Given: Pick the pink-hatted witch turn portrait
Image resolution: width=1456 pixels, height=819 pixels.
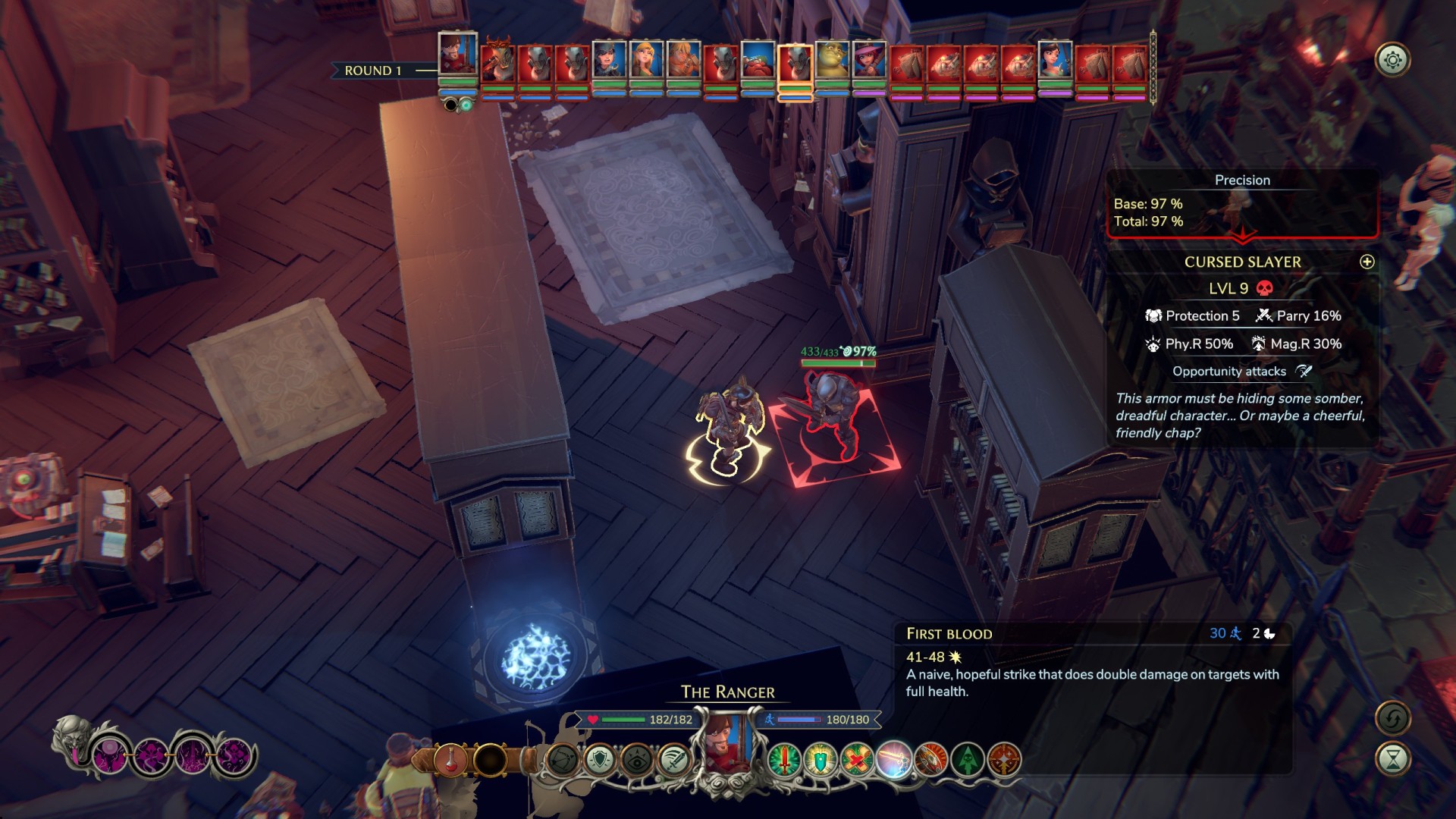Looking at the screenshot, I should click(869, 62).
